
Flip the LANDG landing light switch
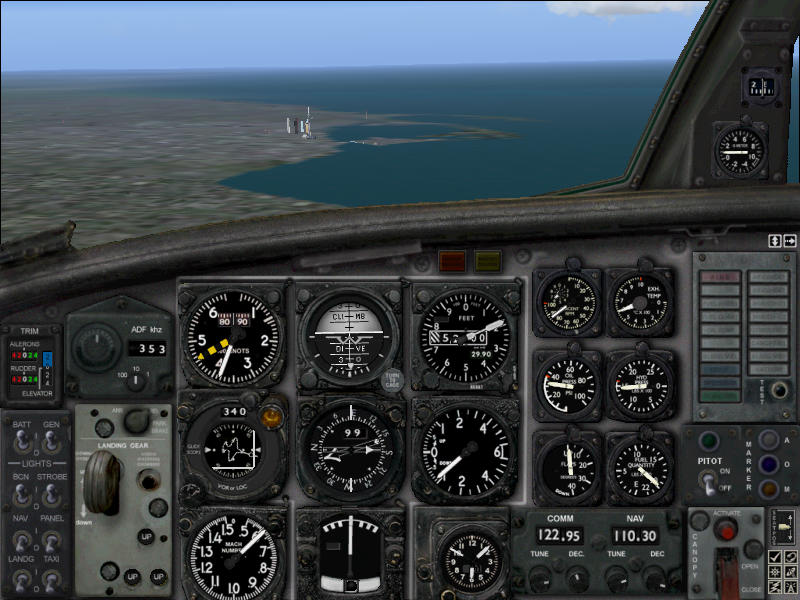(20, 583)
